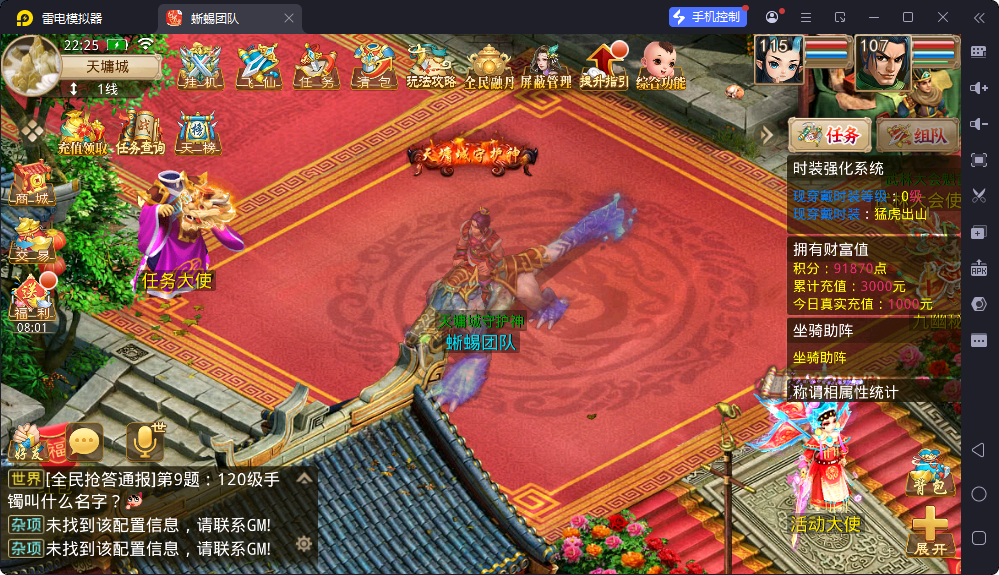Open the 商城 shop
Viewport: 999px width, 575px height.
coord(31,184)
